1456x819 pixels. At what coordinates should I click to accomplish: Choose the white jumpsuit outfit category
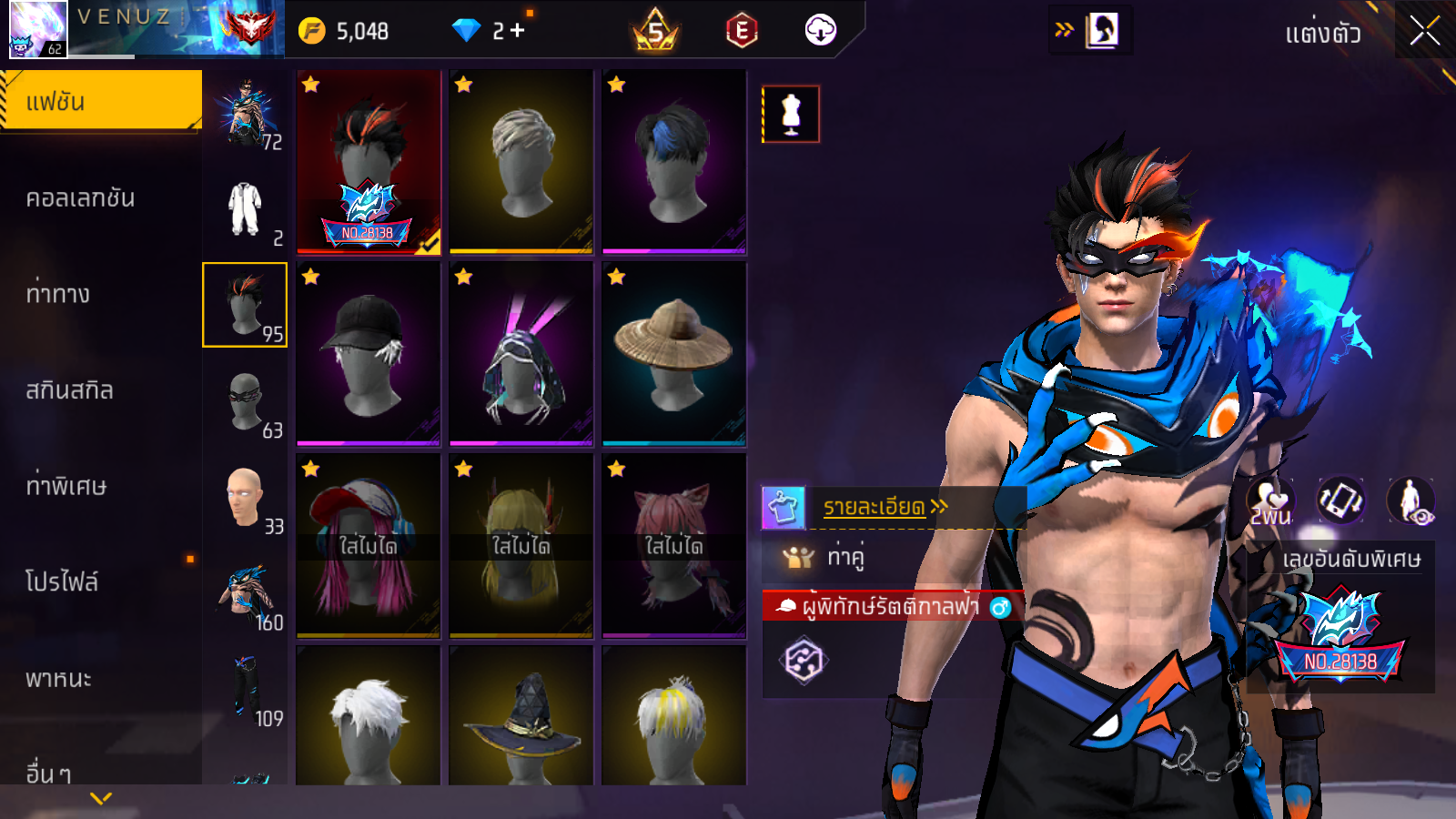[245, 209]
